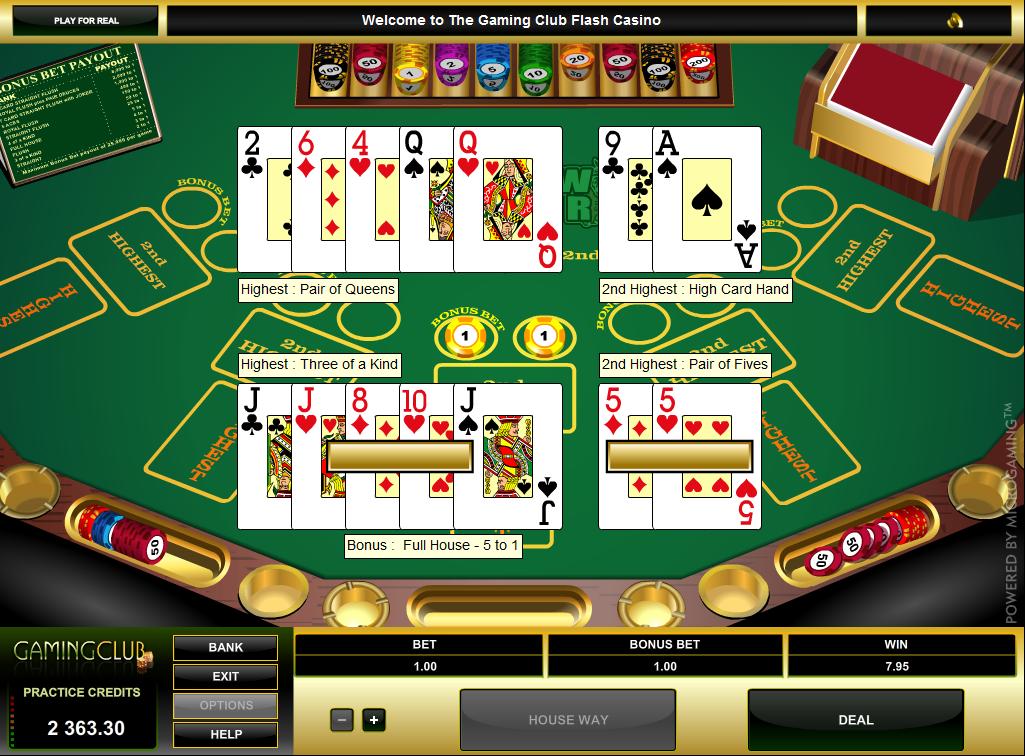Show the Help screen
The width and height of the screenshot is (1025, 756).
(226, 734)
